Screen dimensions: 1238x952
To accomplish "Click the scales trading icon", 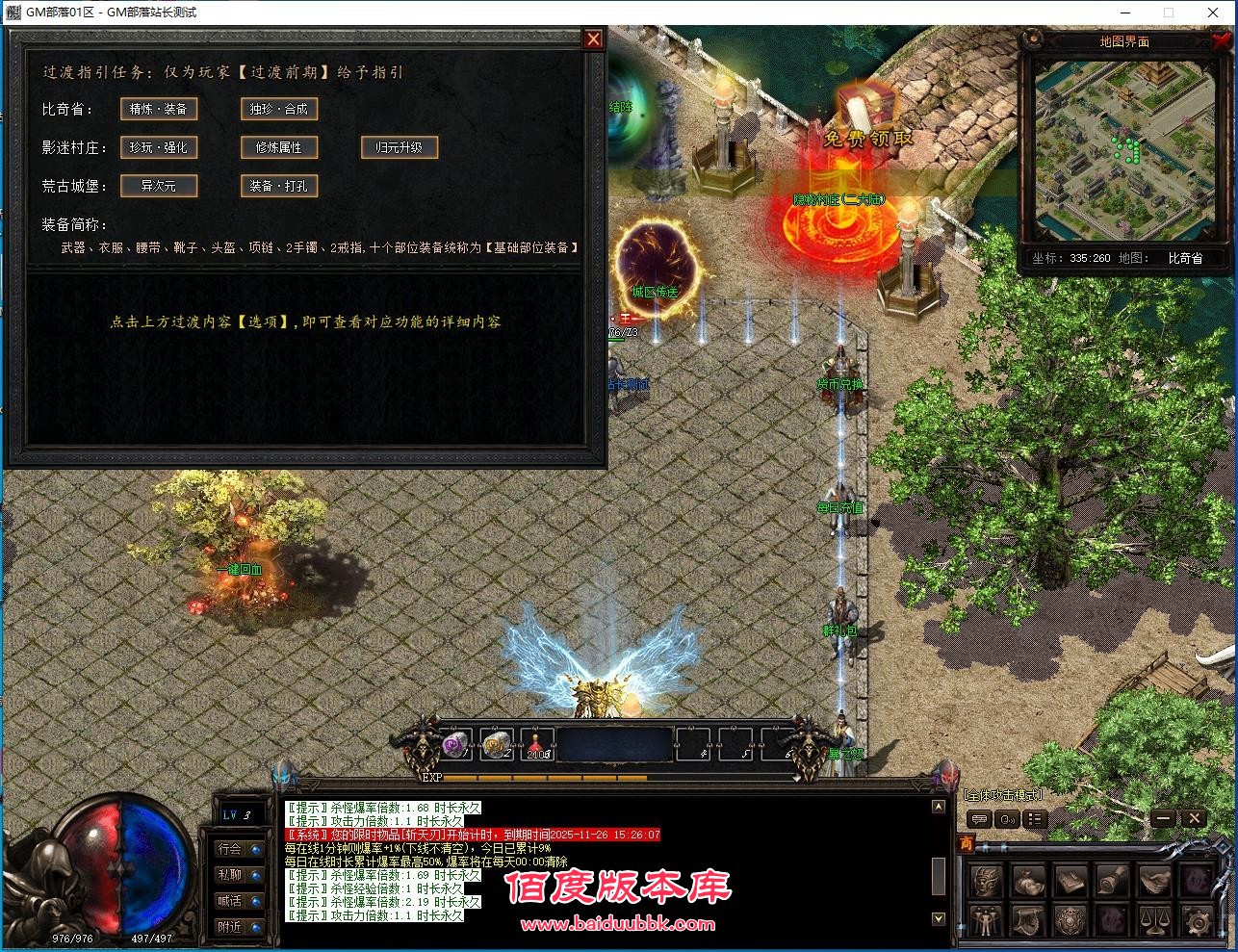I will pyautogui.click(x=1155, y=919).
